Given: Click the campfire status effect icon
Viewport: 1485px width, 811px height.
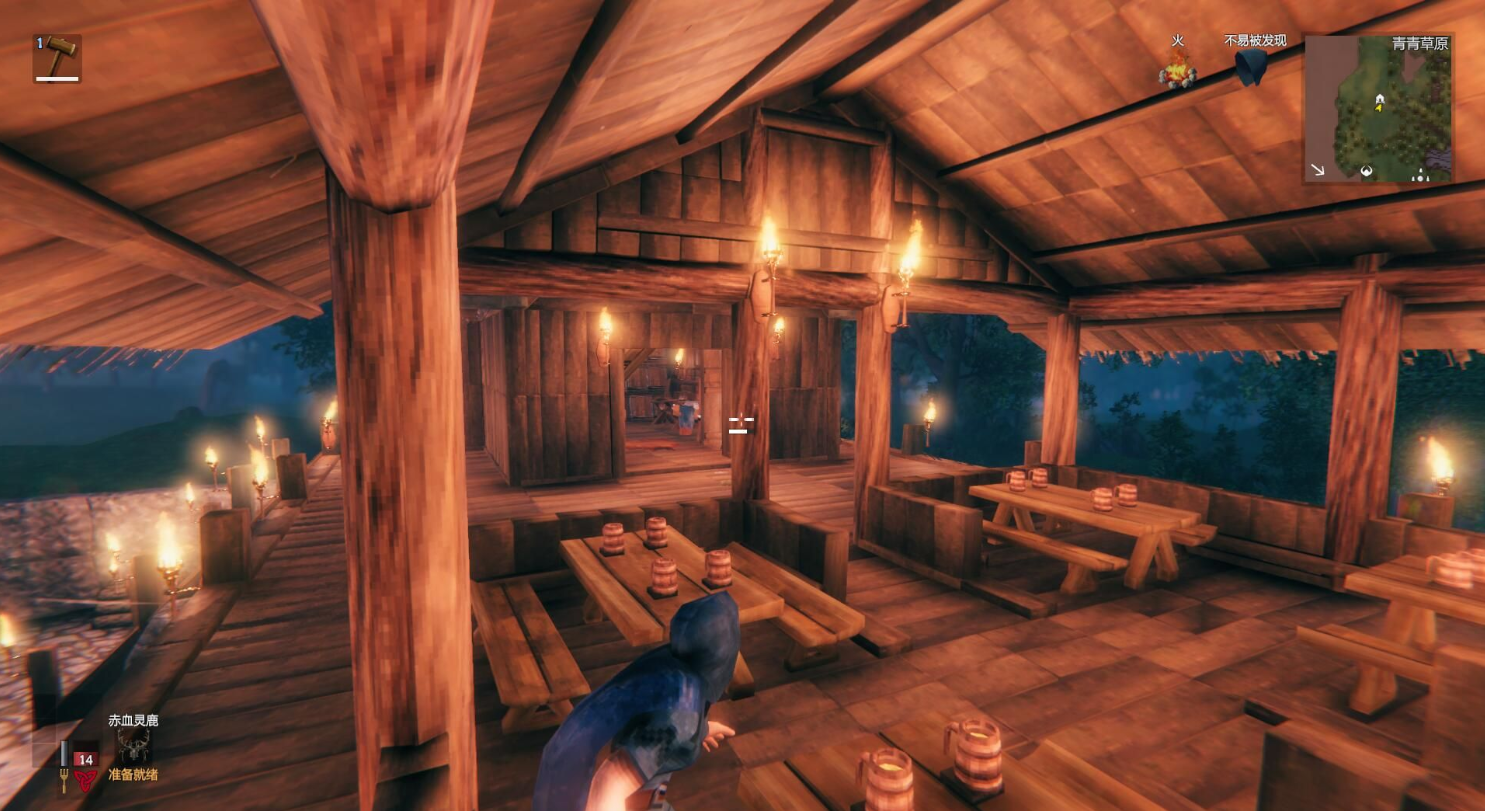Looking at the screenshot, I should pyautogui.click(x=1178, y=70).
